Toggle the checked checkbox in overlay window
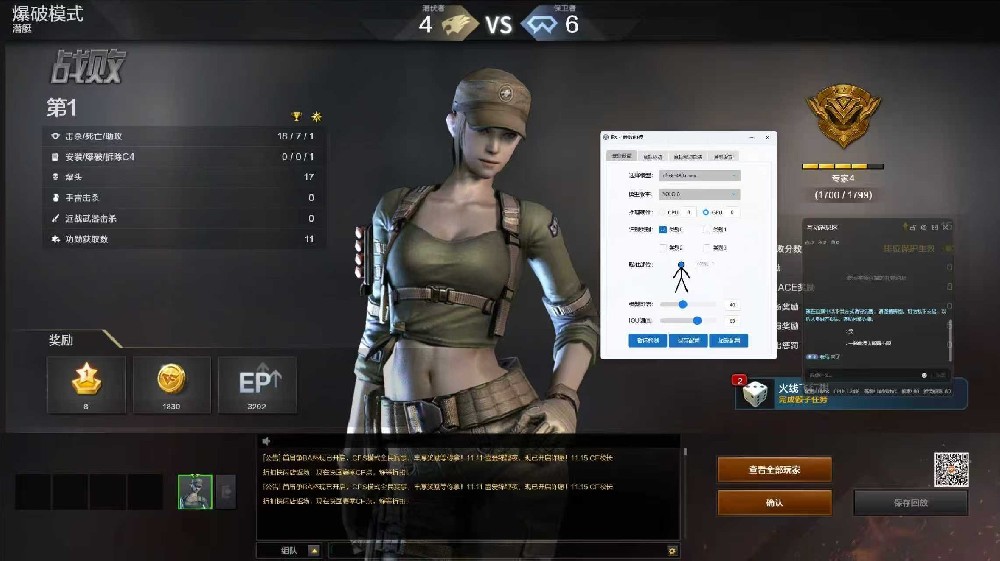 [662, 229]
